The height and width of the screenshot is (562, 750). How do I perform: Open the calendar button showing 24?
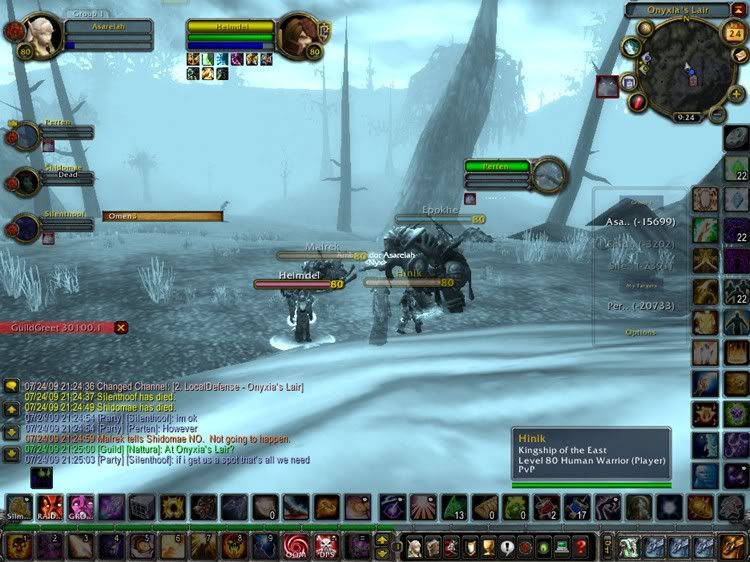(x=731, y=32)
